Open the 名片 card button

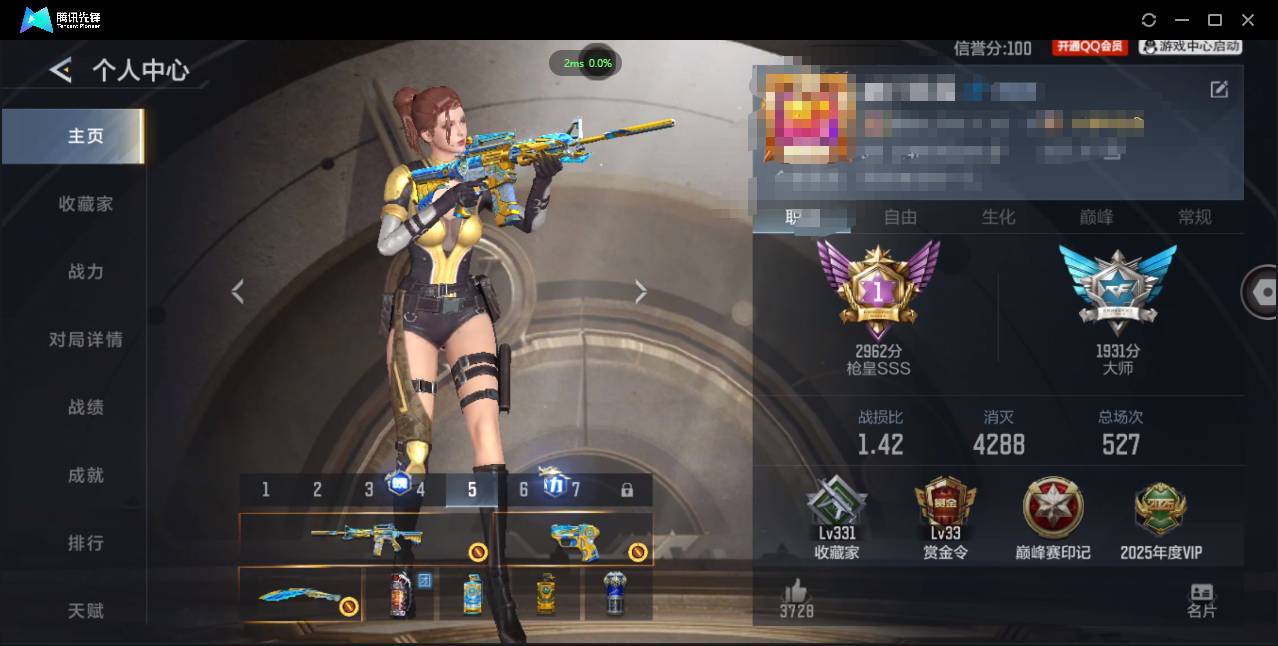pos(1201,600)
